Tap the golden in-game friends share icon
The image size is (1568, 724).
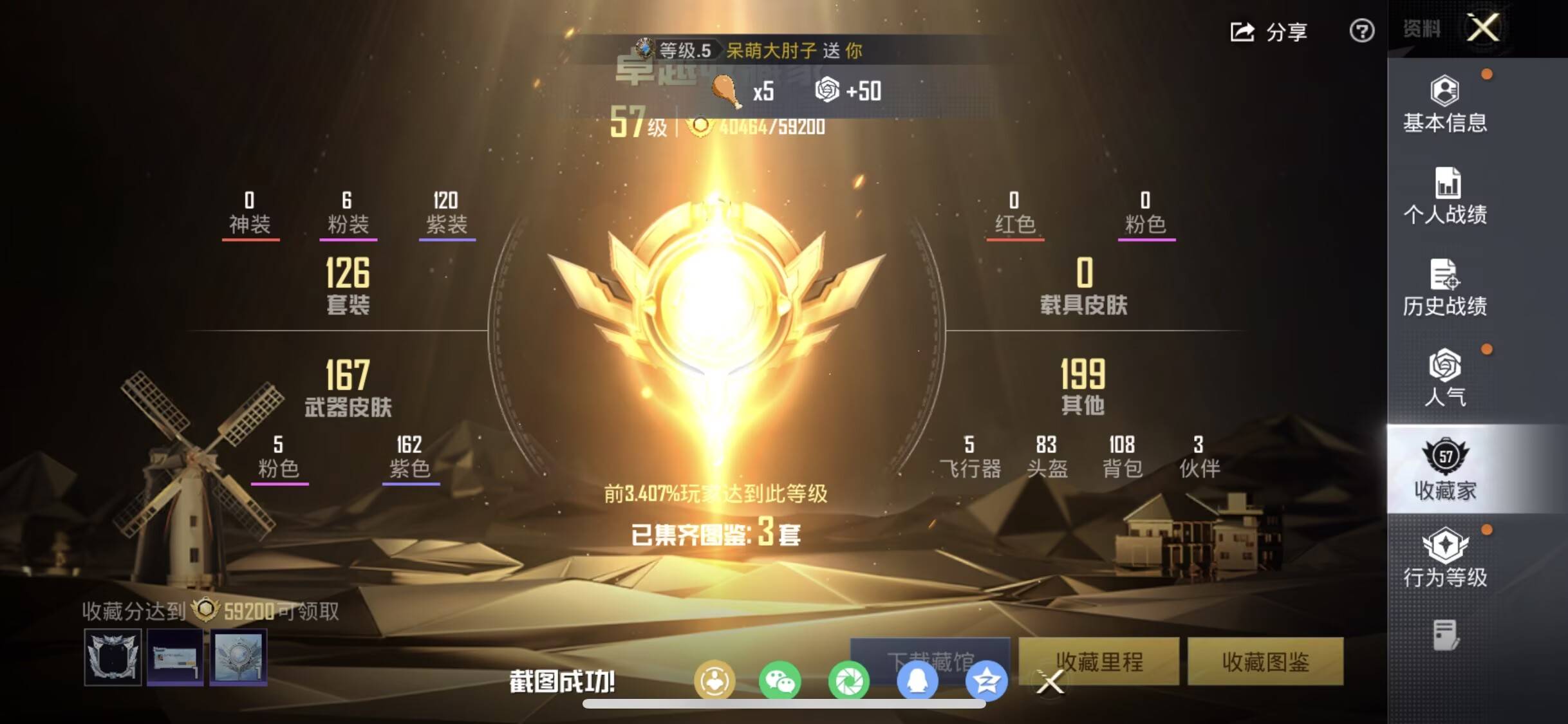click(x=714, y=681)
